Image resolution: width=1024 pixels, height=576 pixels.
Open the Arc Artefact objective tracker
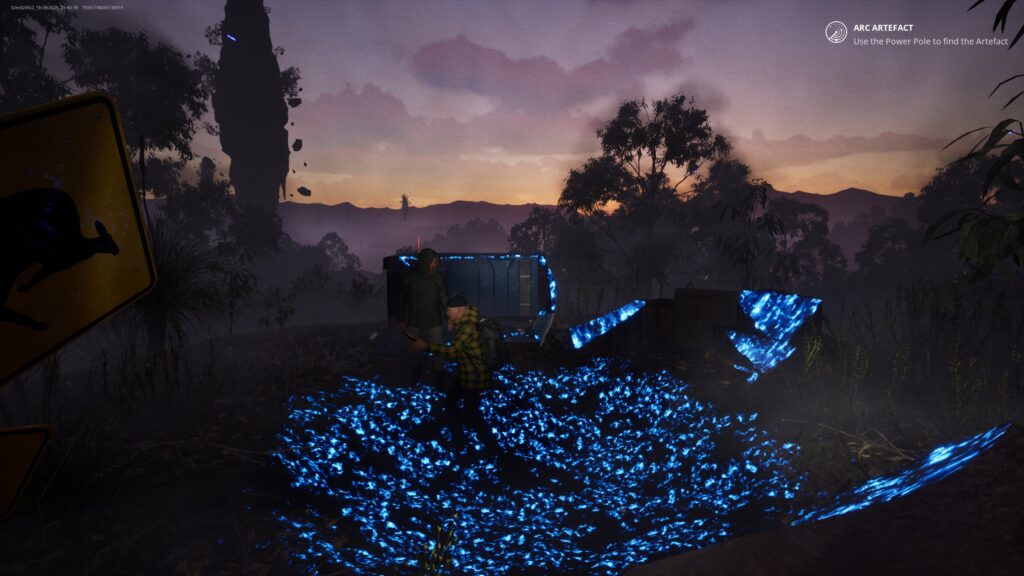tap(882, 28)
